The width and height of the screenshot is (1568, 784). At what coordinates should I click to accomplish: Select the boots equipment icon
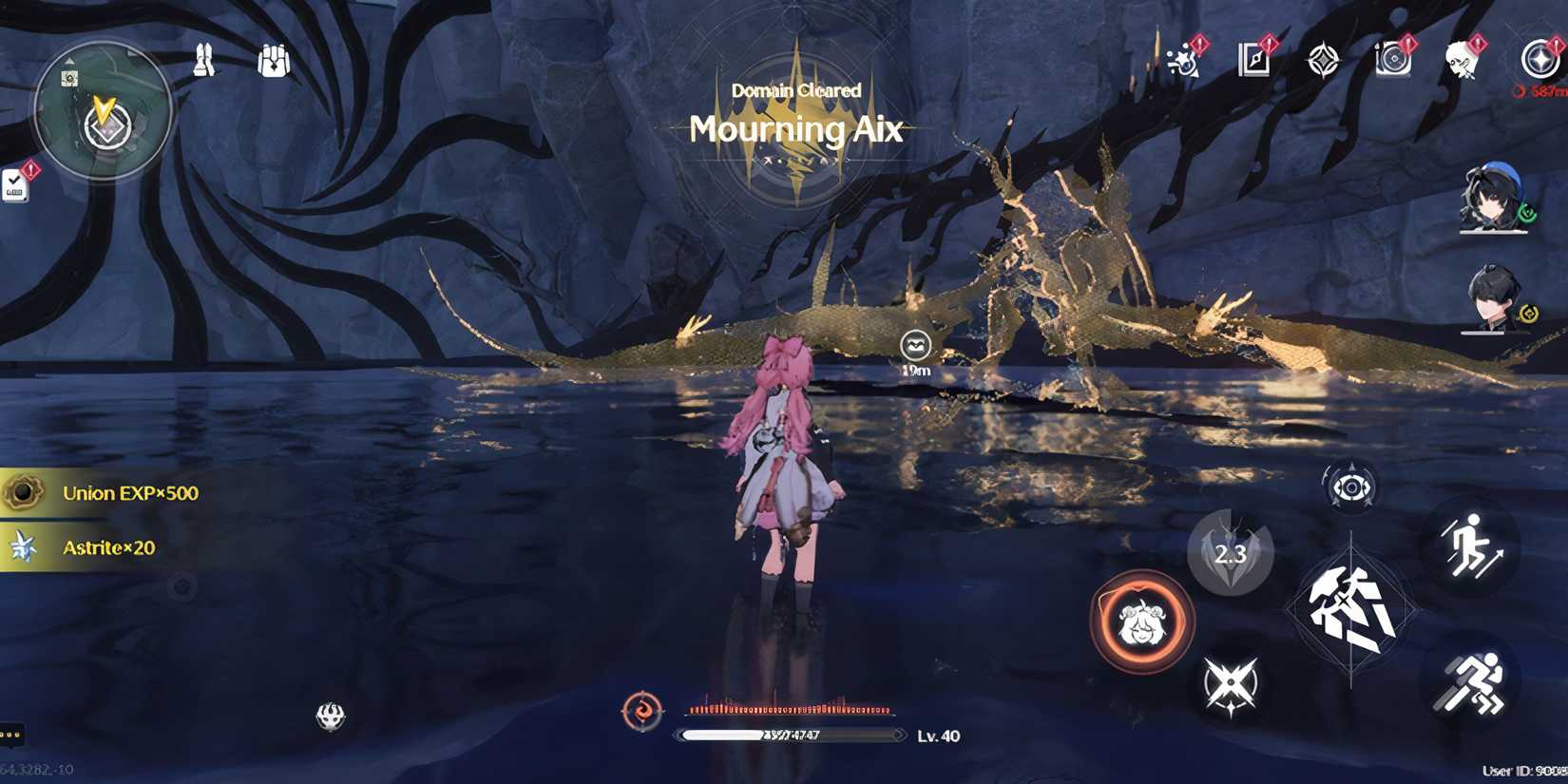pos(204,59)
